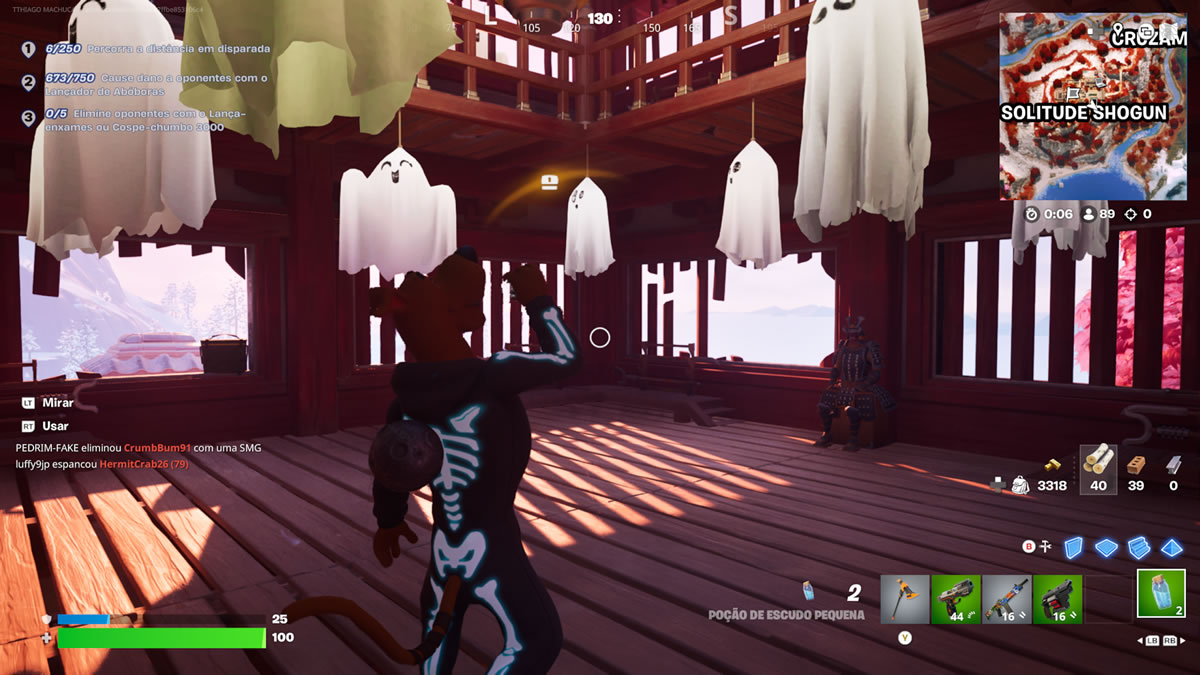This screenshot has height=675, width=1200.
Task: Select the brick building material
Action: click(1136, 465)
